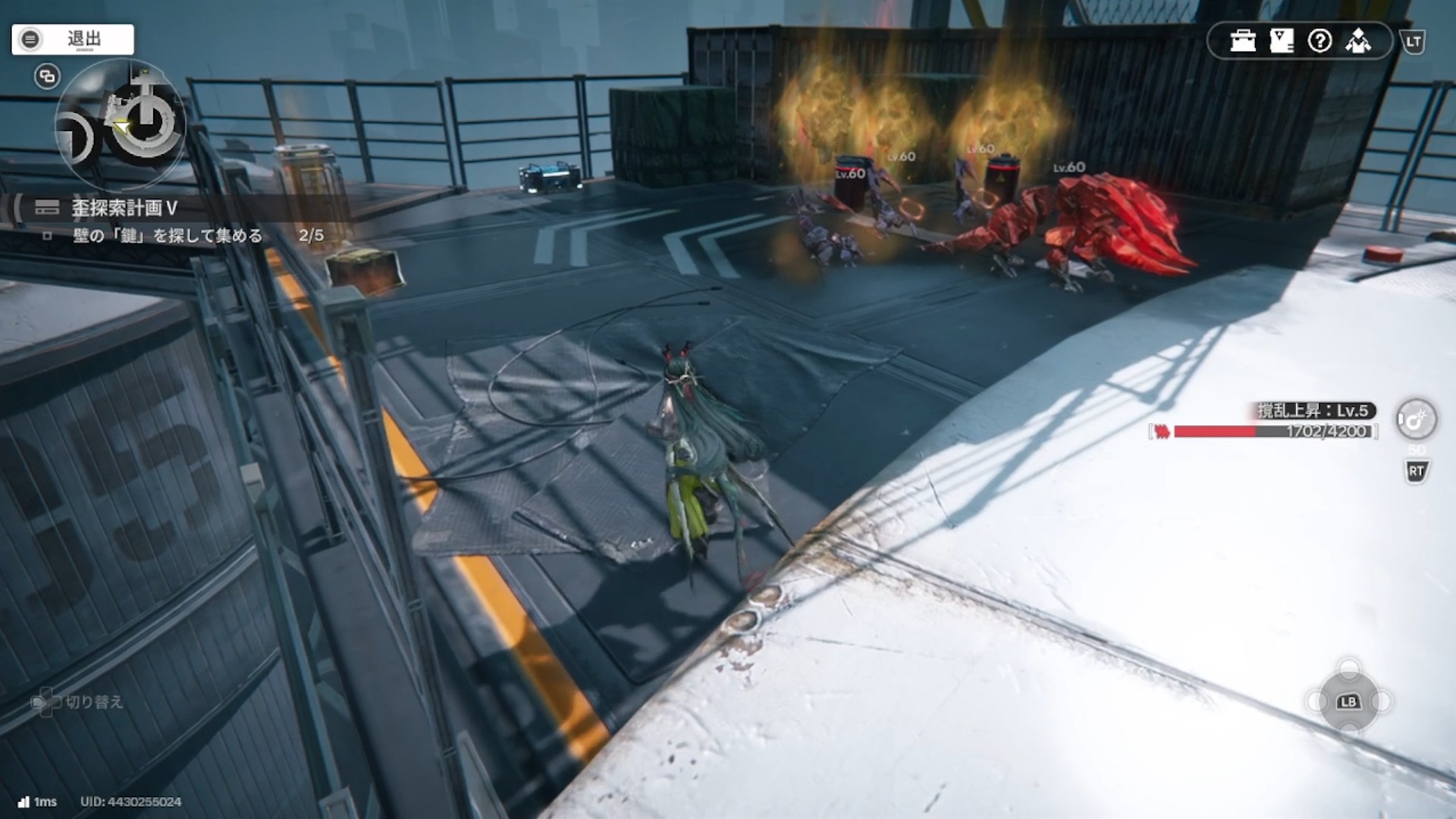The width and height of the screenshot is (1456, 819).
Task: Select the 歪探索計画 V objective tracker
Action: (x=124, y=208)
